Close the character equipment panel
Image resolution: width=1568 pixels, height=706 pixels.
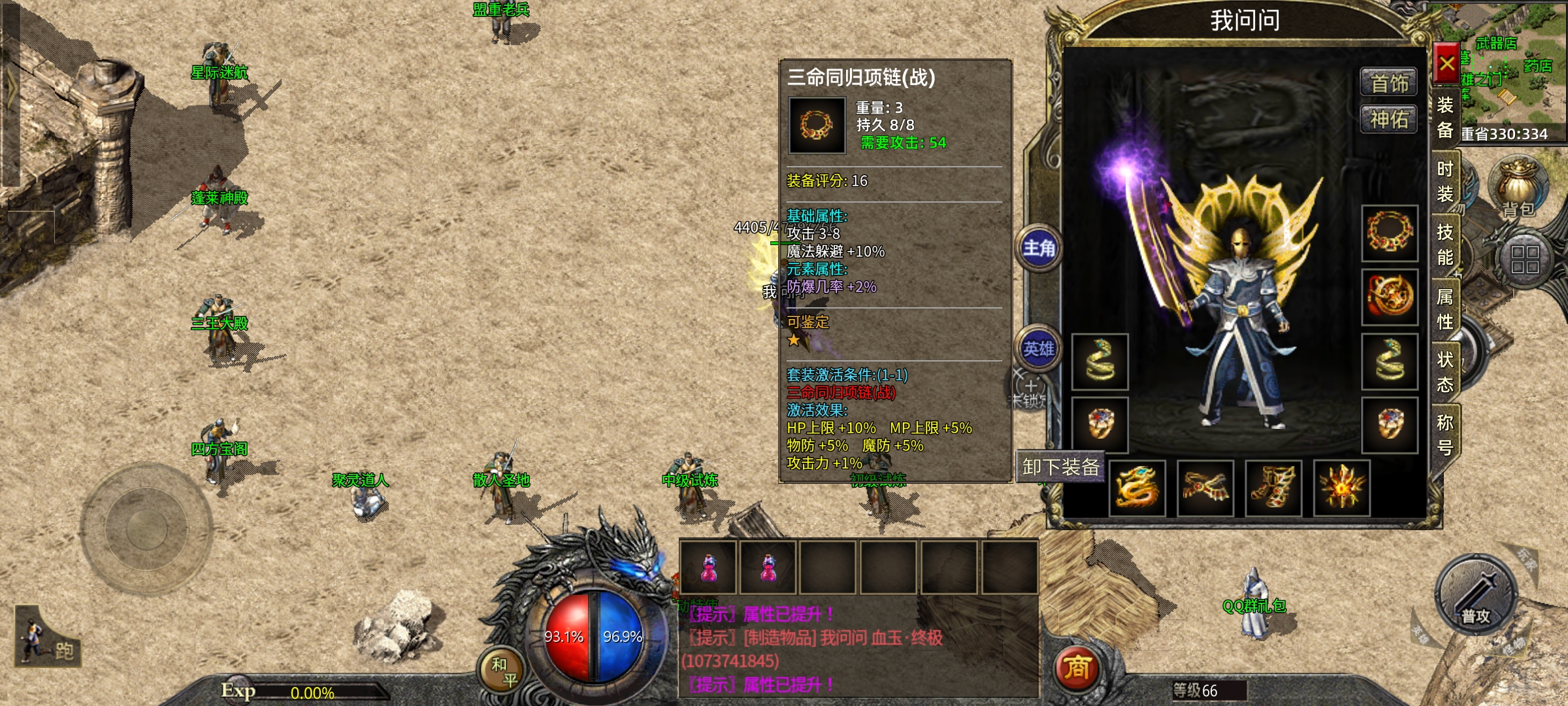(1446, 64)
